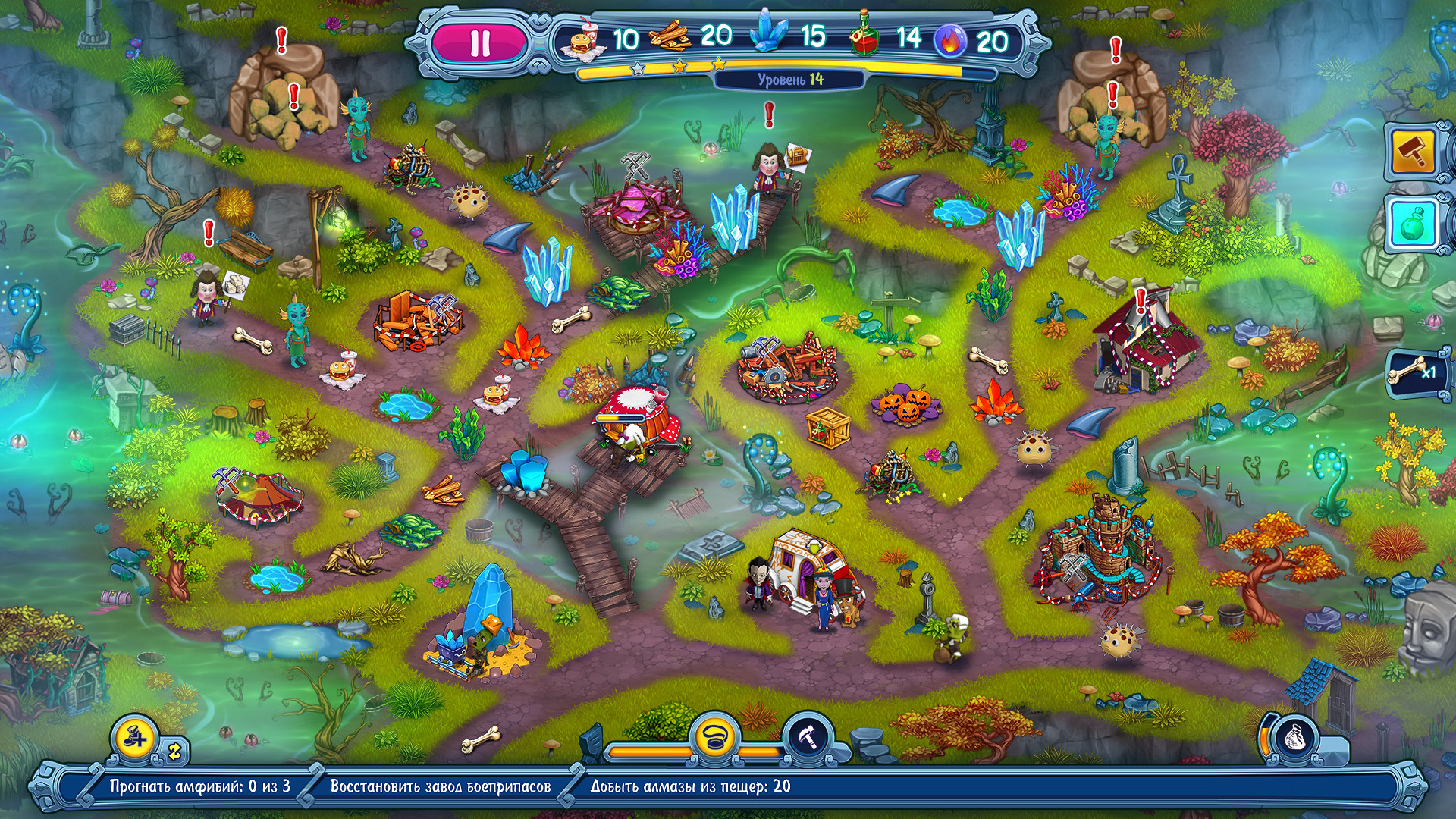Image resolution: width=1456 pixels, height=819 pixels.
Task: Select the amphibians objective in the tracker
Action: tap(199, 787)
